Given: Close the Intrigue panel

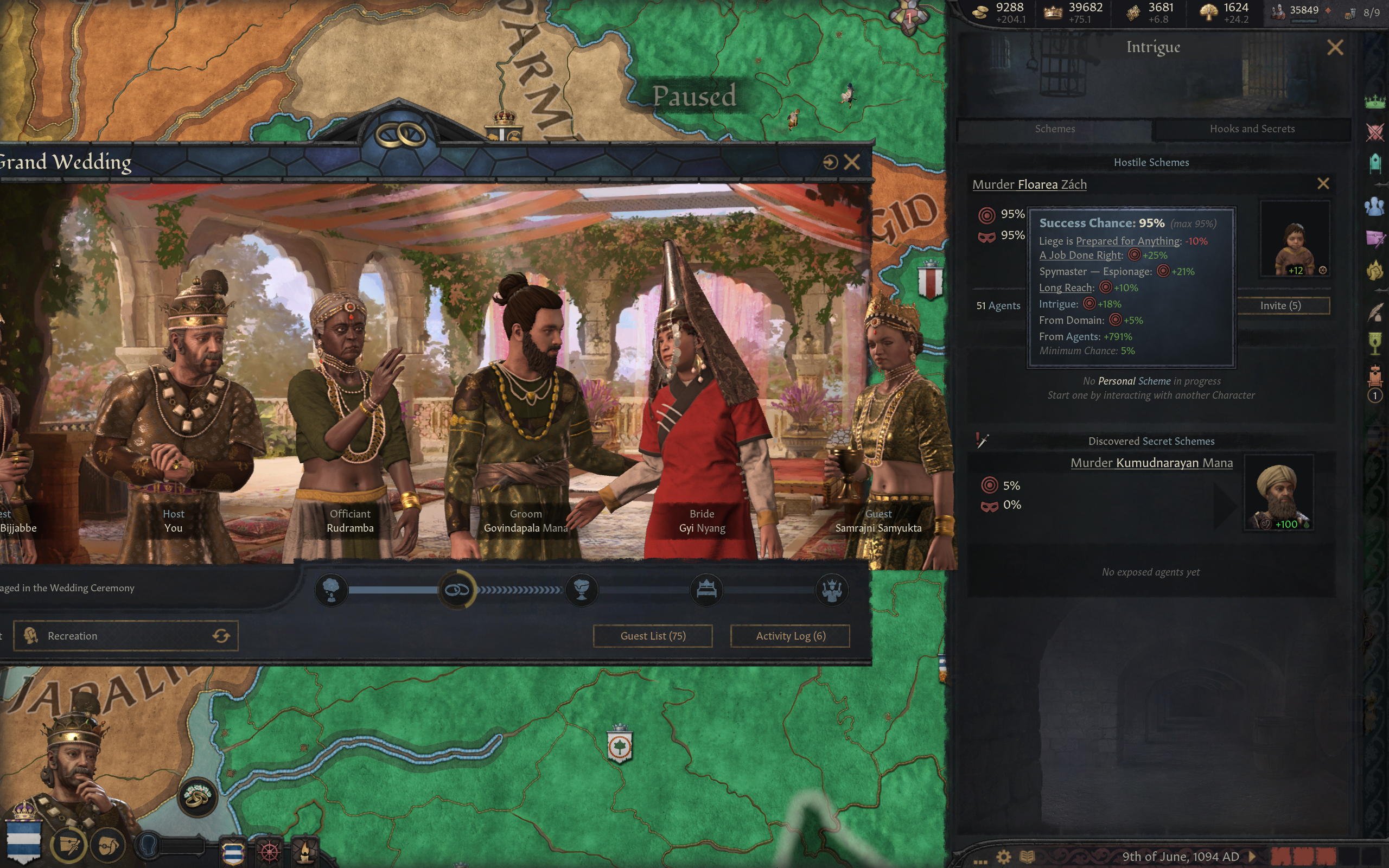Looking at the screenshot, I should point(1335,48).
